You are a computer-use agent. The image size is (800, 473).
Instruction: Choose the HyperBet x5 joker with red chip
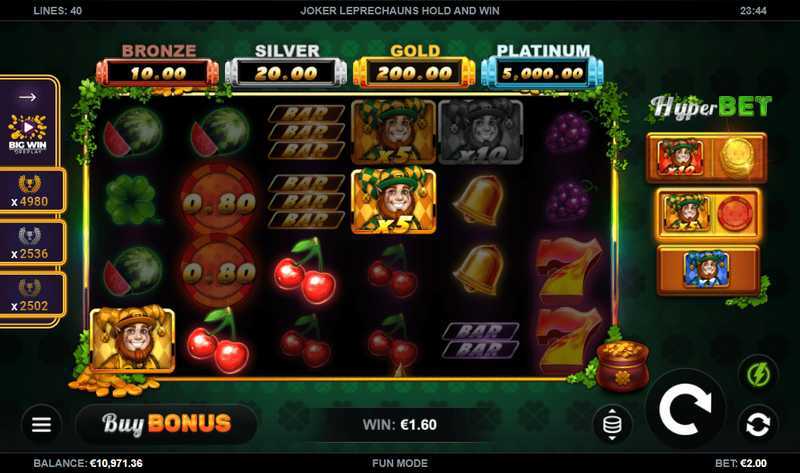click(x=706, y=213)
